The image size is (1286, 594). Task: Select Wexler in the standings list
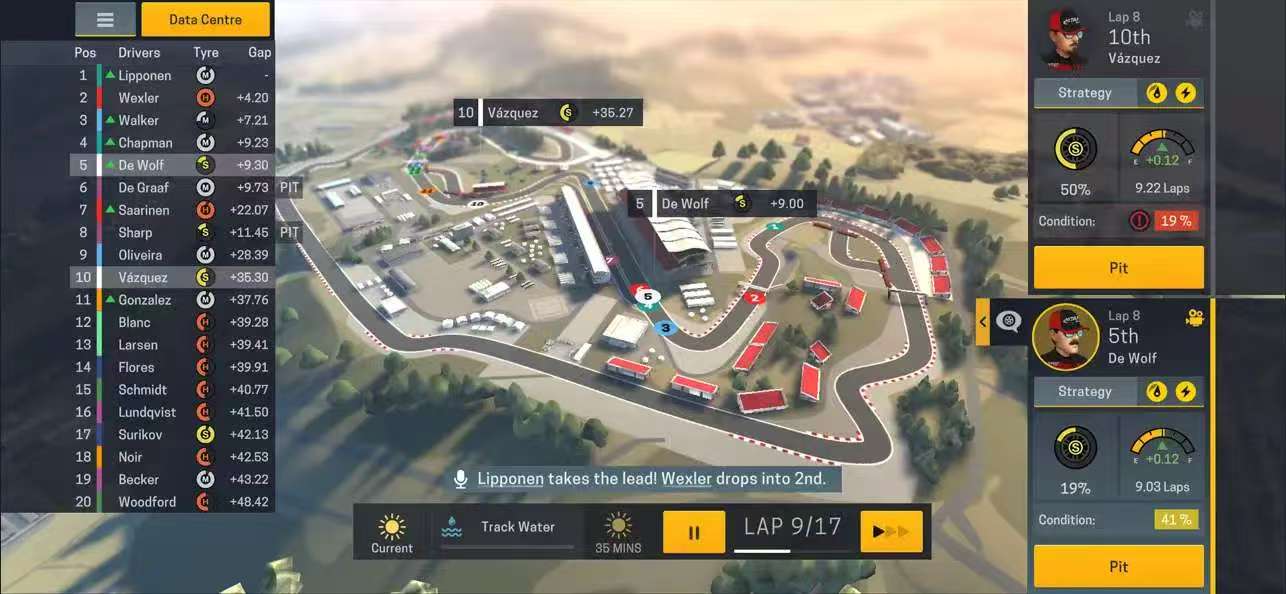pyautogui.click(x=172, y=98)
